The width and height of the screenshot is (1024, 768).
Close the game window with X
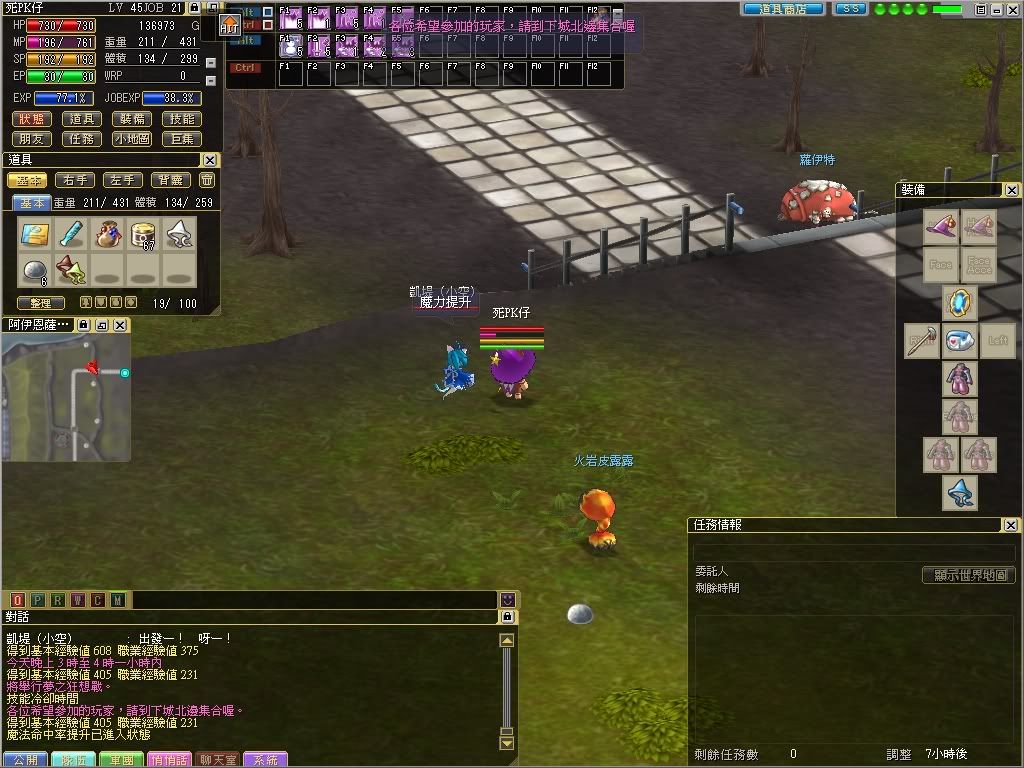(1010, 9)
